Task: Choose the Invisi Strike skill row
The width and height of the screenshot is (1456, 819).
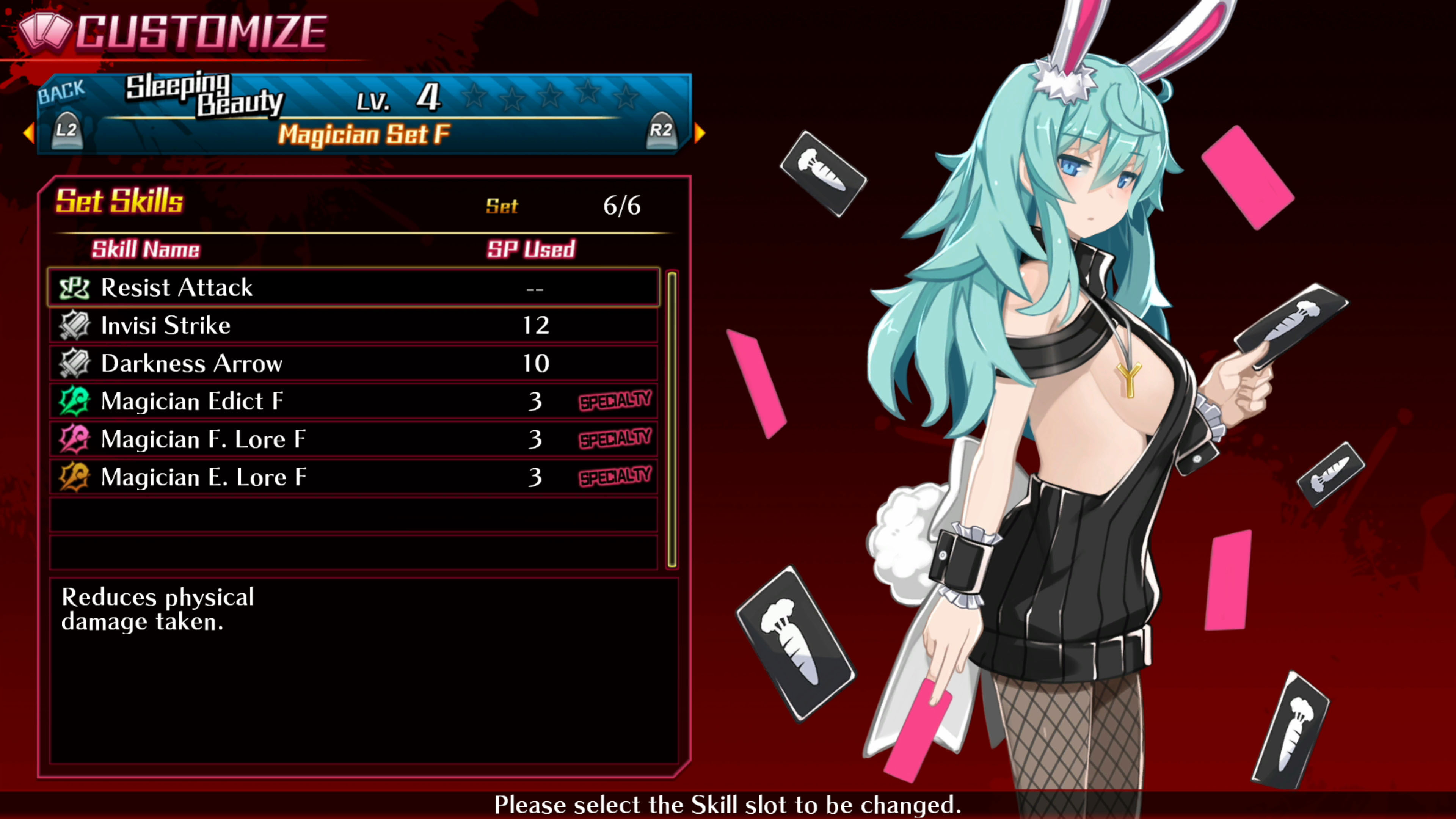Action: point(353,326)
